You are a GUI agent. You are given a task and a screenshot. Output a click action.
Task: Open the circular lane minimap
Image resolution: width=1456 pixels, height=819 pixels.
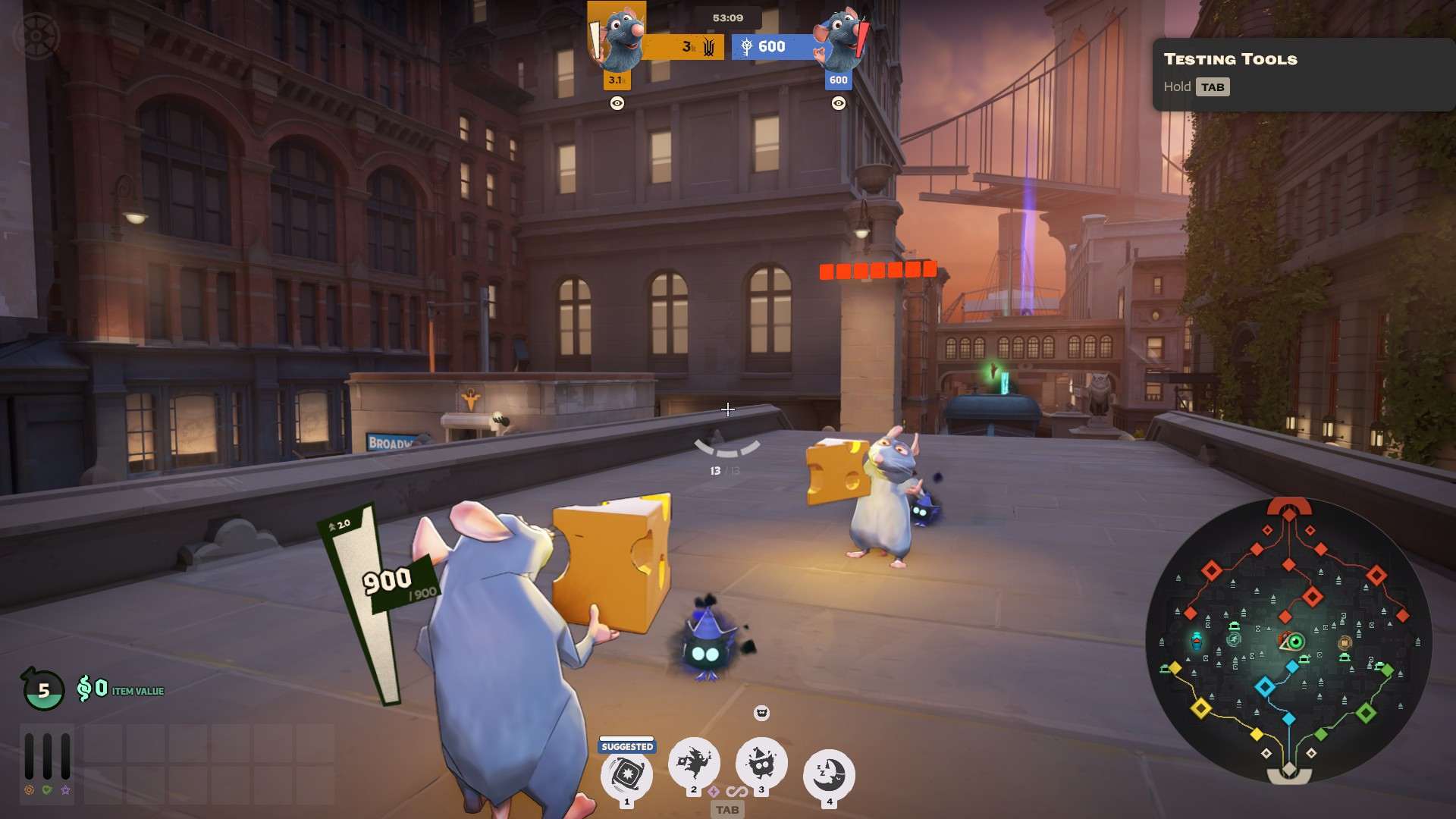point(1288,641)
